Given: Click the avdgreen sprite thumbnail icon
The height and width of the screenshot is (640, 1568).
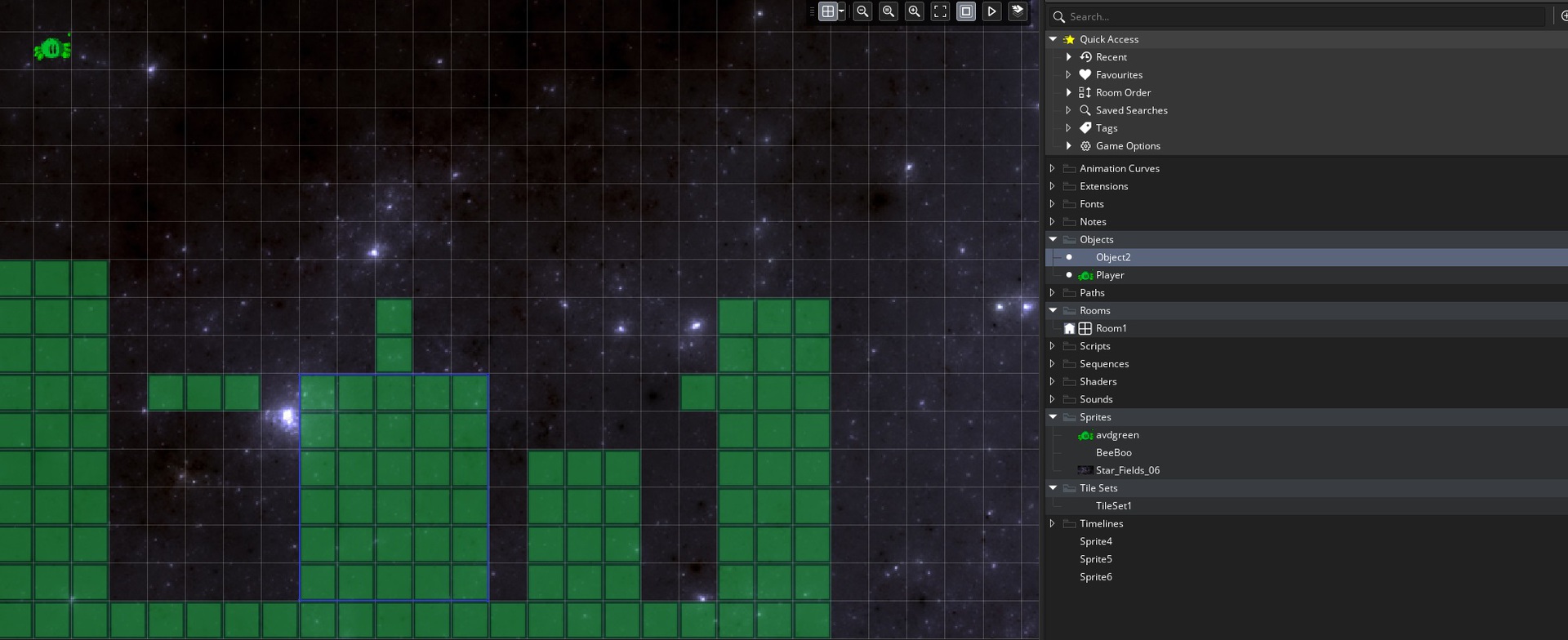Looking at the screenshot, I should click(x=1085, y=434).
